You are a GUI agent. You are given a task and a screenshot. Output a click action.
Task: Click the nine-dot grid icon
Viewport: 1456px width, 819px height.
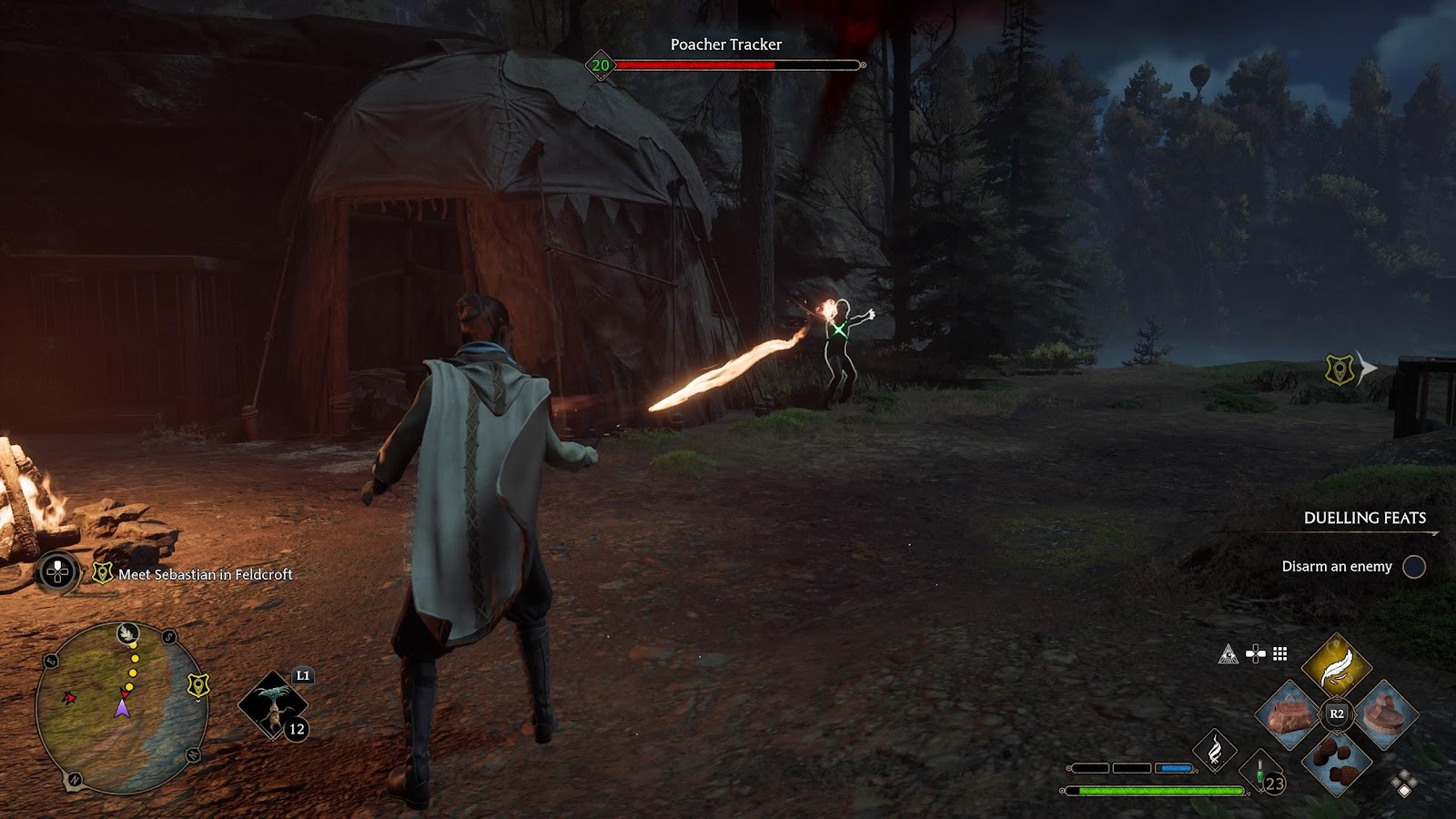(1280, 653)
